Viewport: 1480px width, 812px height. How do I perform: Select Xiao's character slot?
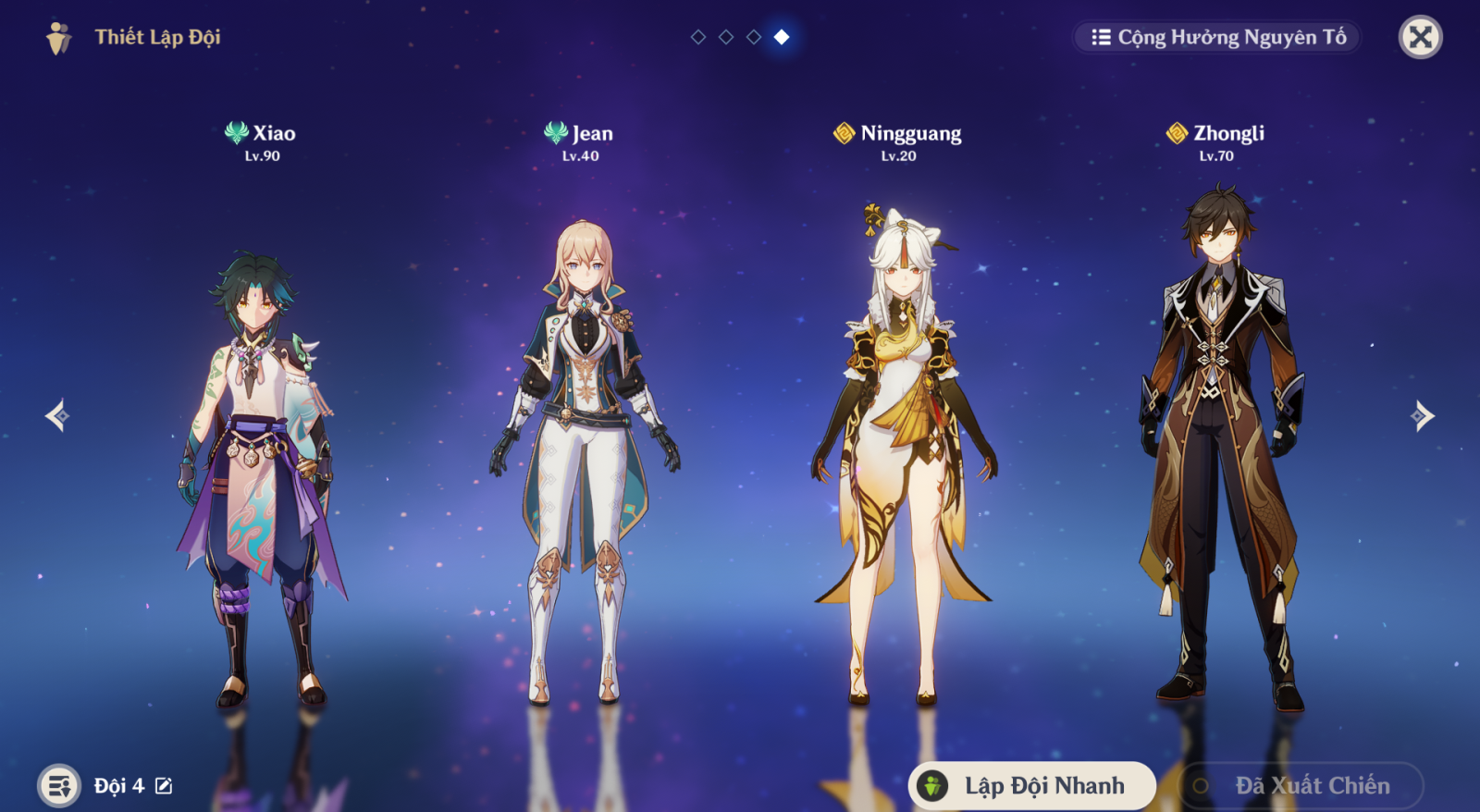pyautogui.click(x=261, y=444)
